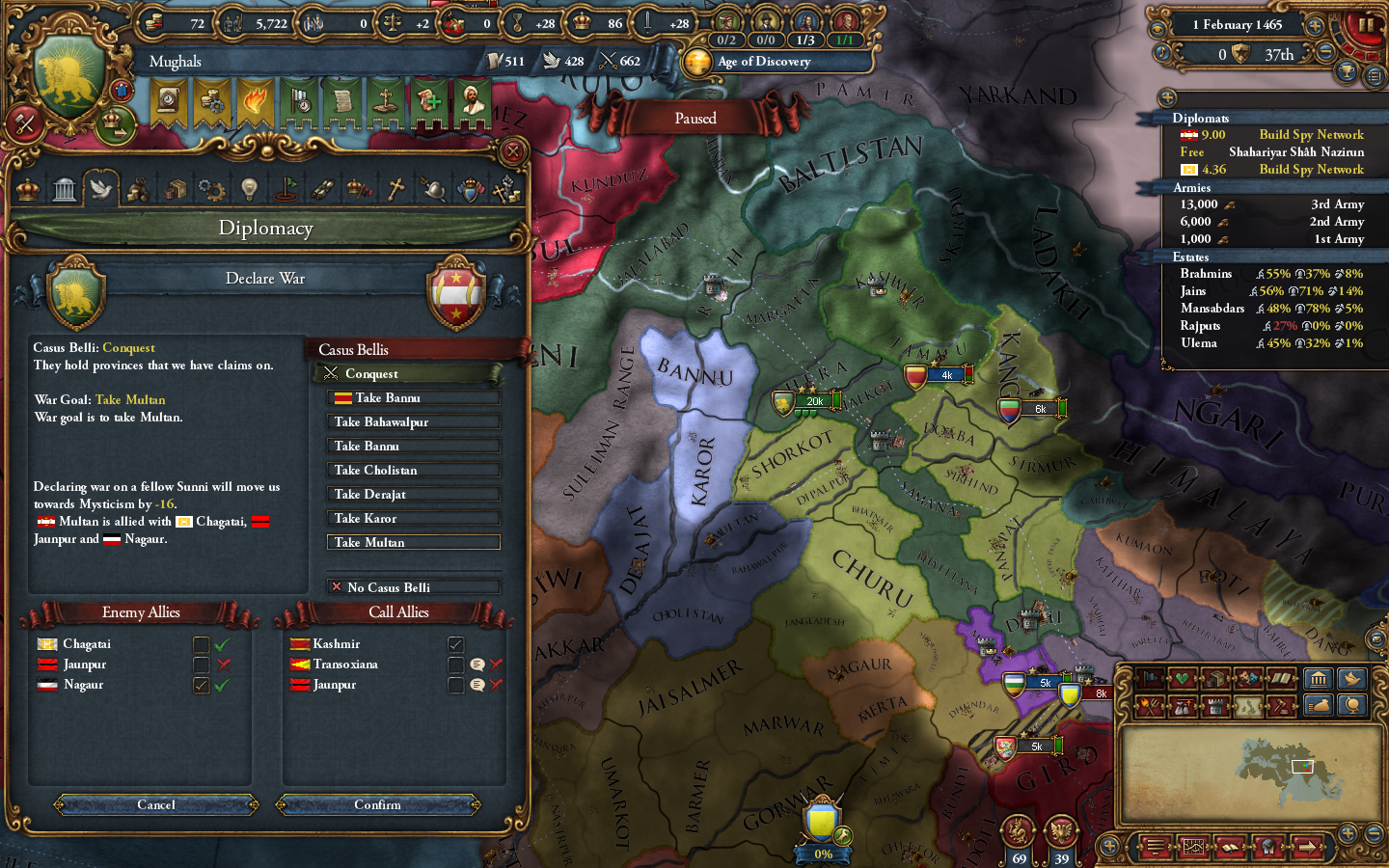Switch to the trade goods map mode icon
This screenshot has height=868, width=1389.
(x=1216, y=676)
